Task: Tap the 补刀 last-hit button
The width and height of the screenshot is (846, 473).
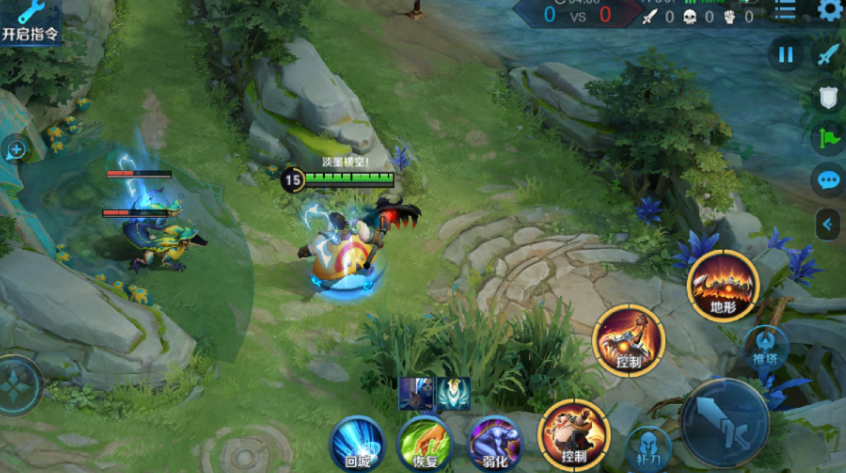Action: pyautogui.click(x=649, y=447)
